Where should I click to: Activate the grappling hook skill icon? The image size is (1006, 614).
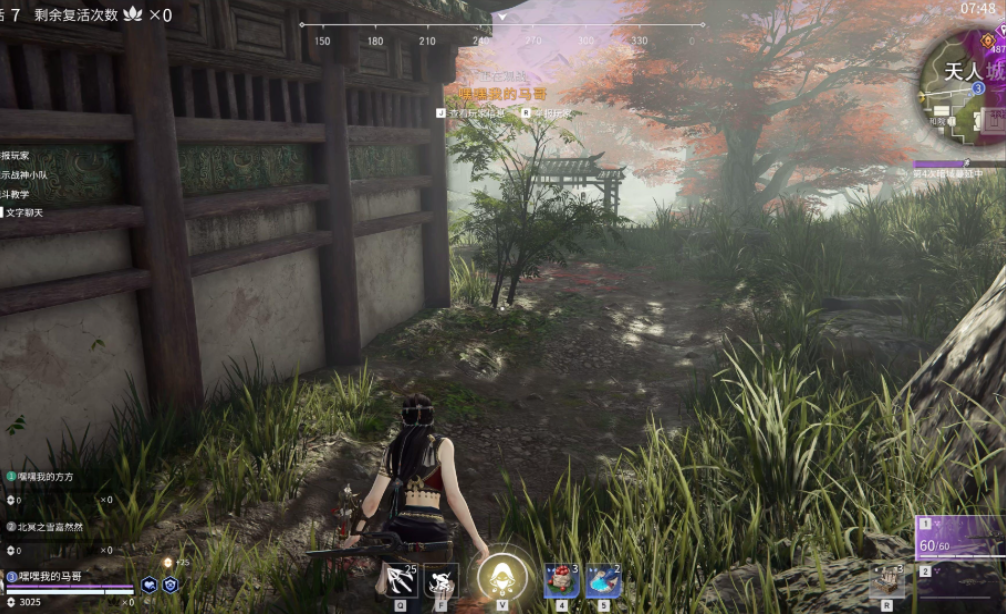pyautogui.click(x=401, y=580)
